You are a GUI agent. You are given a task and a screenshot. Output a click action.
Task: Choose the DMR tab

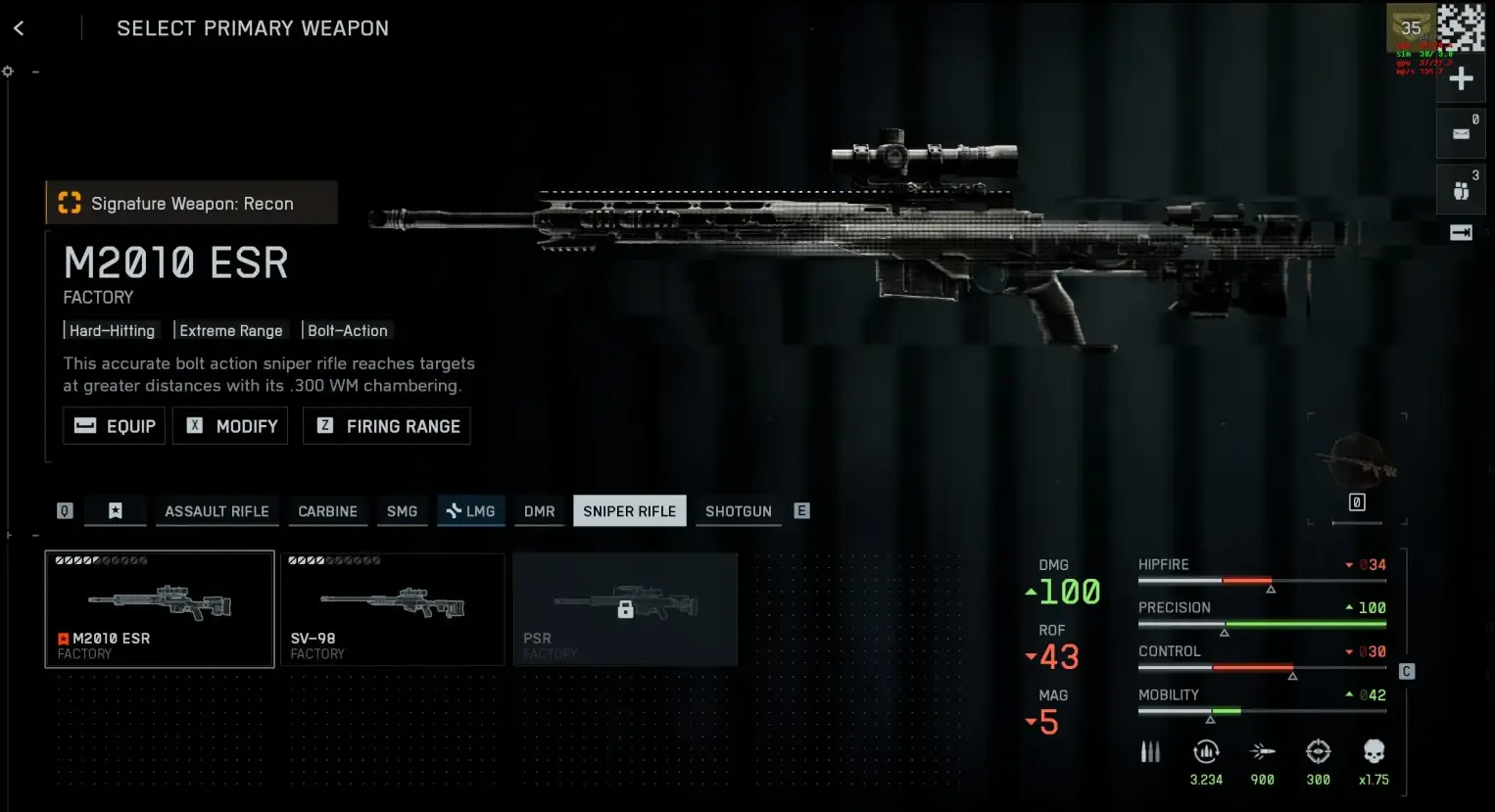click(x=539, y=511)
